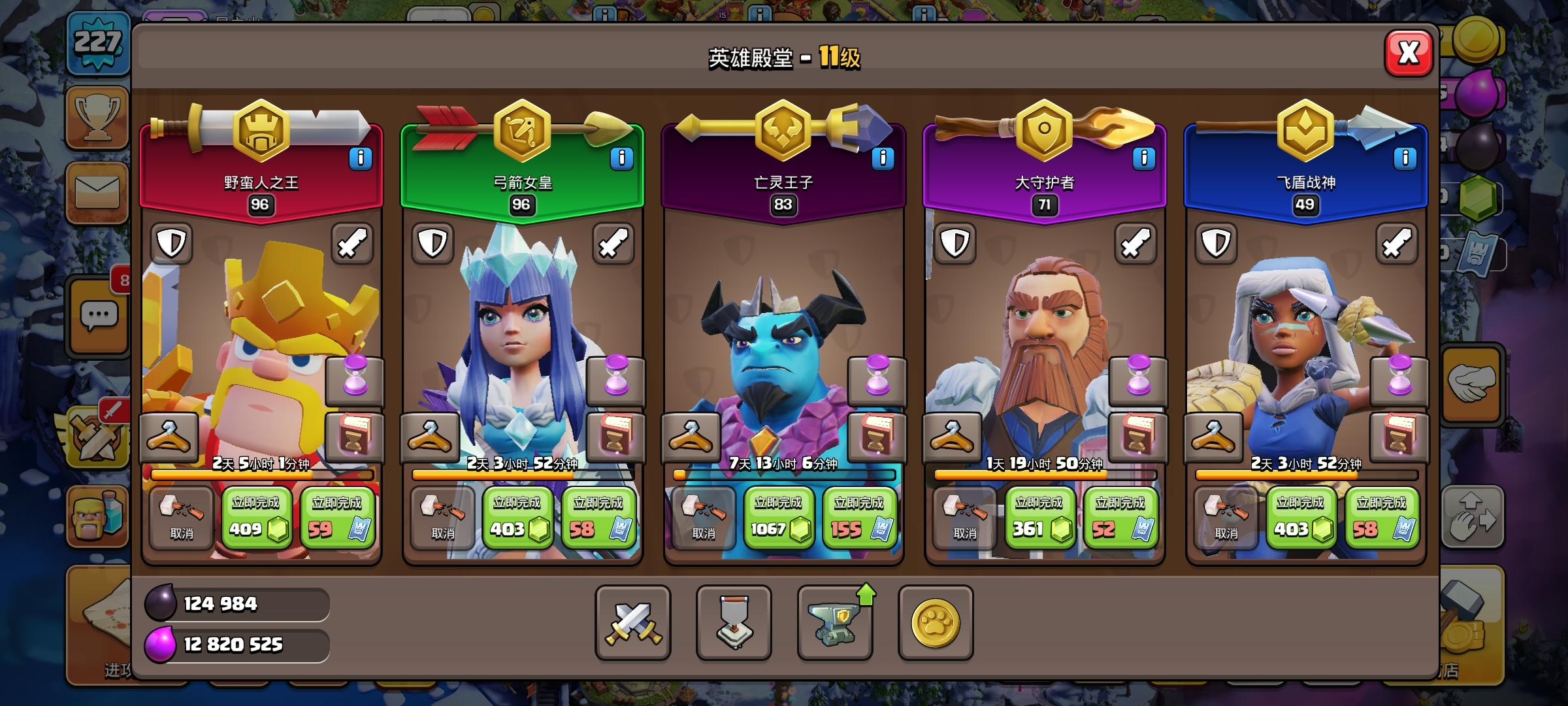Open pet house paw icon
Screen dimensions: 1568x706
click(x=934, y=623)
